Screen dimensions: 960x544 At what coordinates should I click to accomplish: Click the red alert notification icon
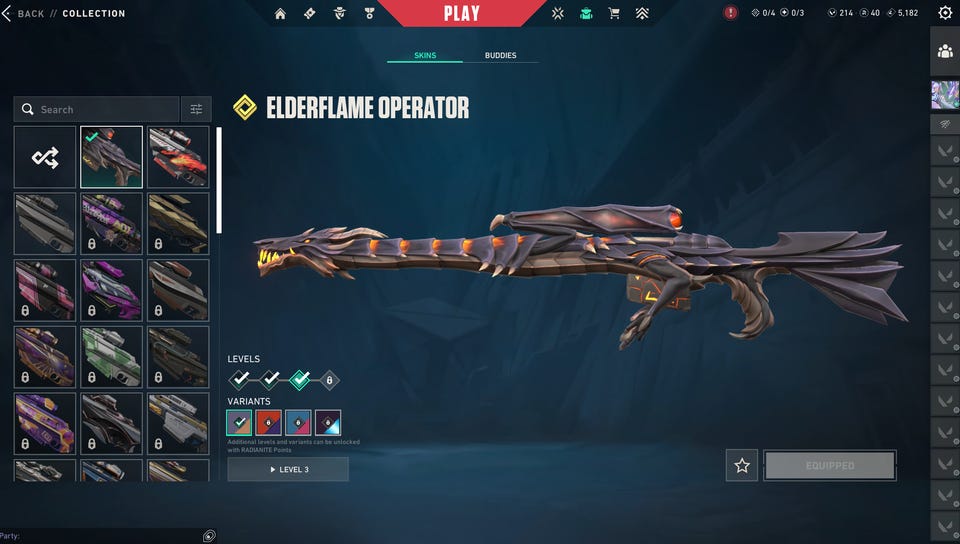pyautogui.click(x=731, y=13)
